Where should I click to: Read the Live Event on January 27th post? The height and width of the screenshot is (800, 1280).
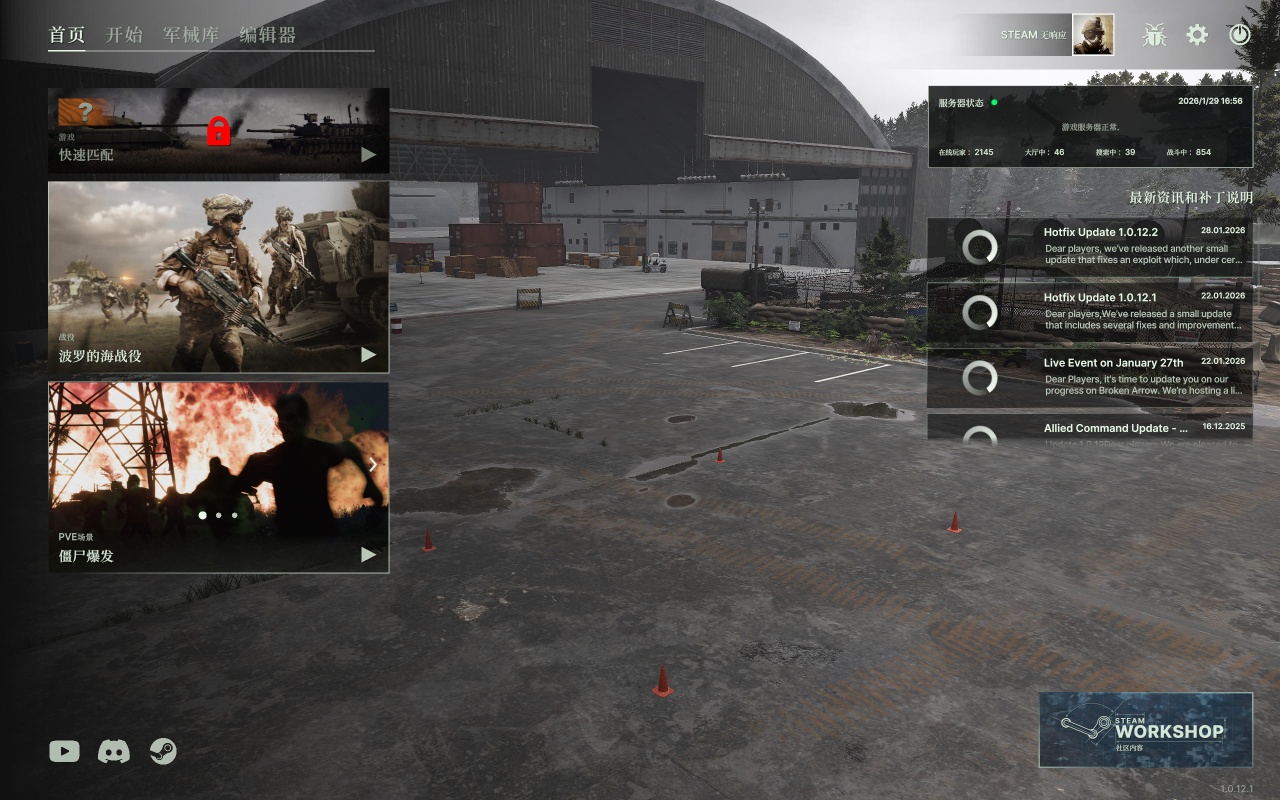(x=1090, y=378)
